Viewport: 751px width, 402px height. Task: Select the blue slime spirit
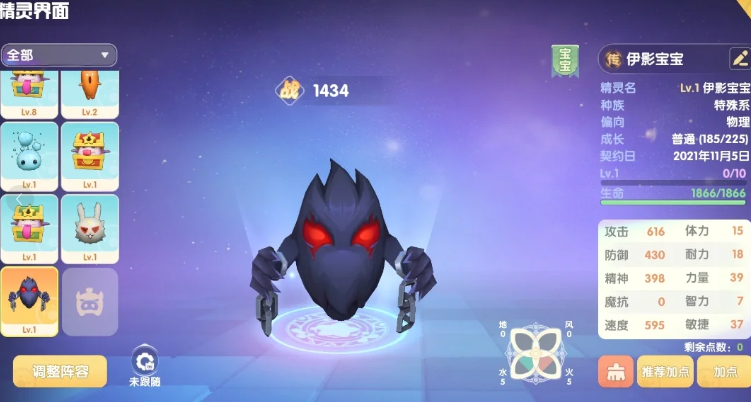pyautogui.click(x=31, y=155)
